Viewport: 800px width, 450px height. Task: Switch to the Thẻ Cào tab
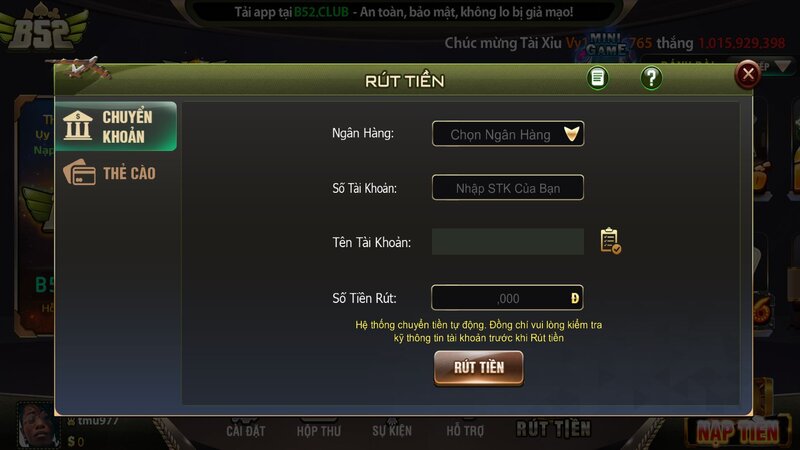click(116, 173)
